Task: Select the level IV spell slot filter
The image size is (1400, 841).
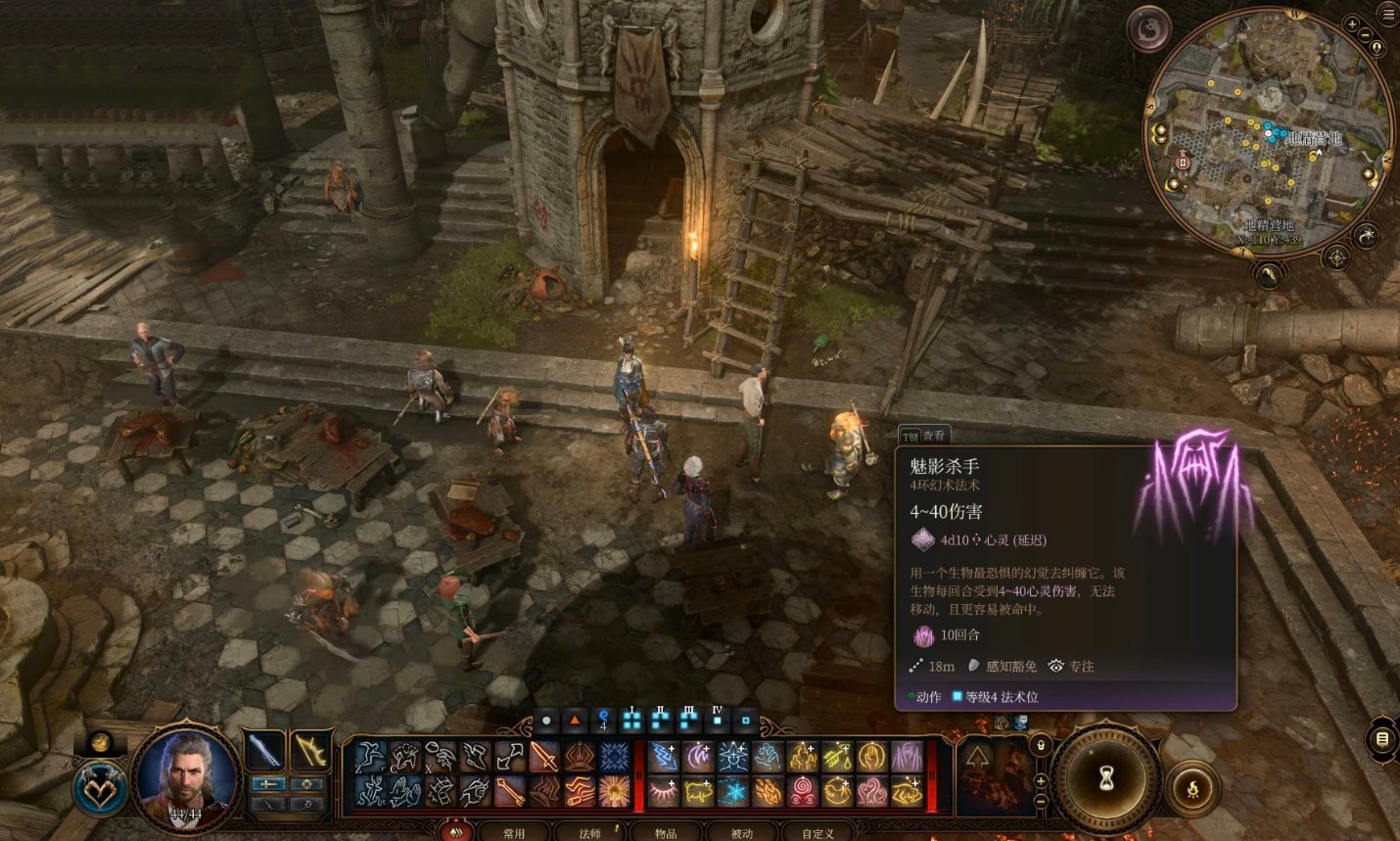Action: (x=718, y=720)
